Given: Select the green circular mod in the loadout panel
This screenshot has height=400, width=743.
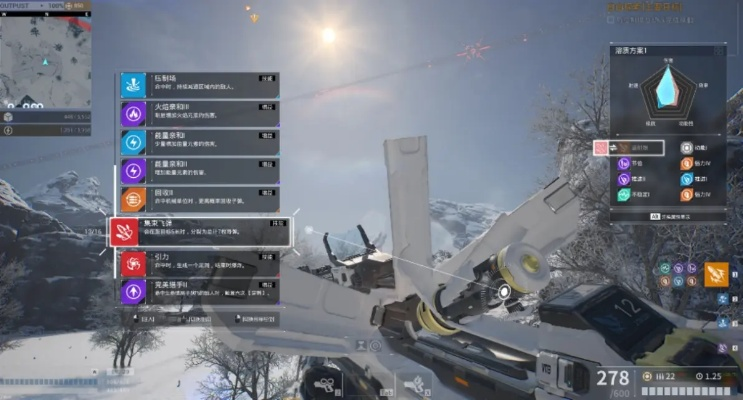Looking at the screenshot, I should point(624,195).
